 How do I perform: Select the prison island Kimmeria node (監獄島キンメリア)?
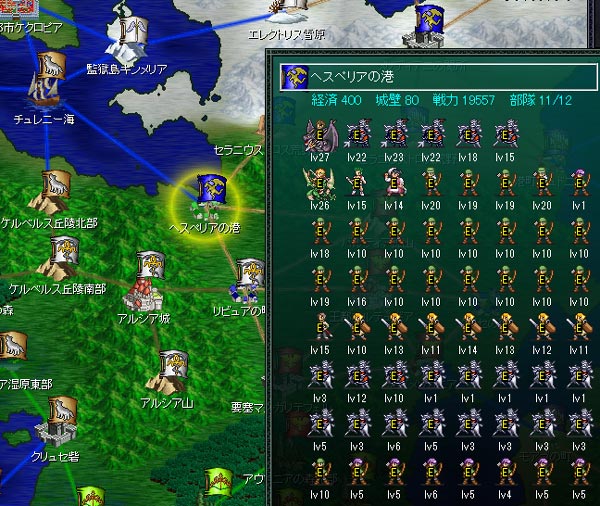127,37
